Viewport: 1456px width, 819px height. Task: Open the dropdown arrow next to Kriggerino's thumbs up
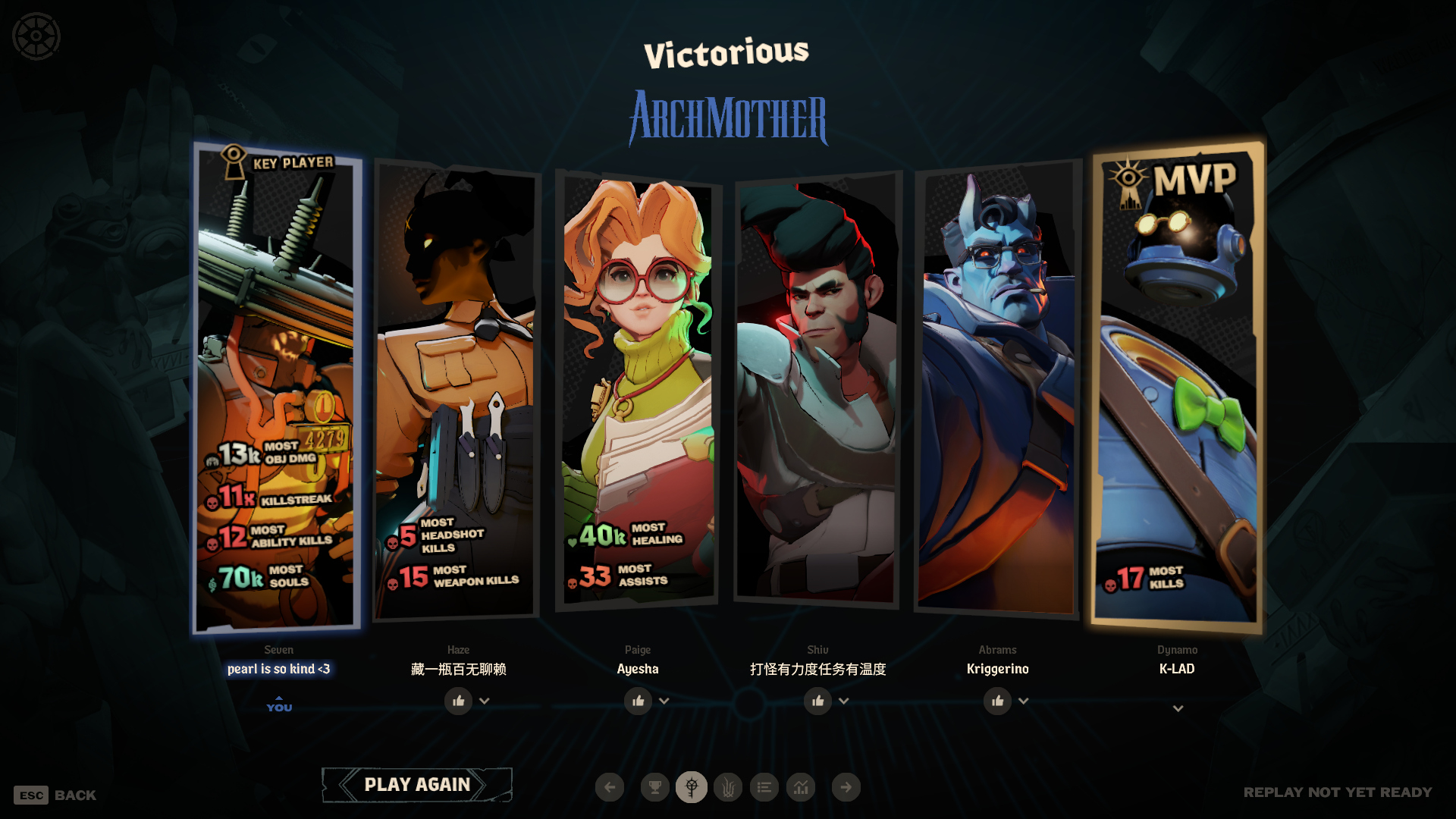(1024, 701)
